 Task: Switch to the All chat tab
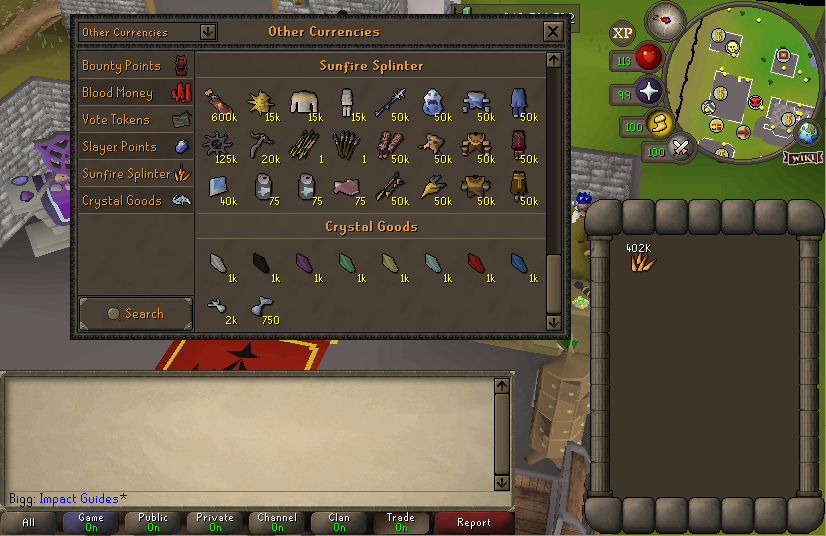28,522
